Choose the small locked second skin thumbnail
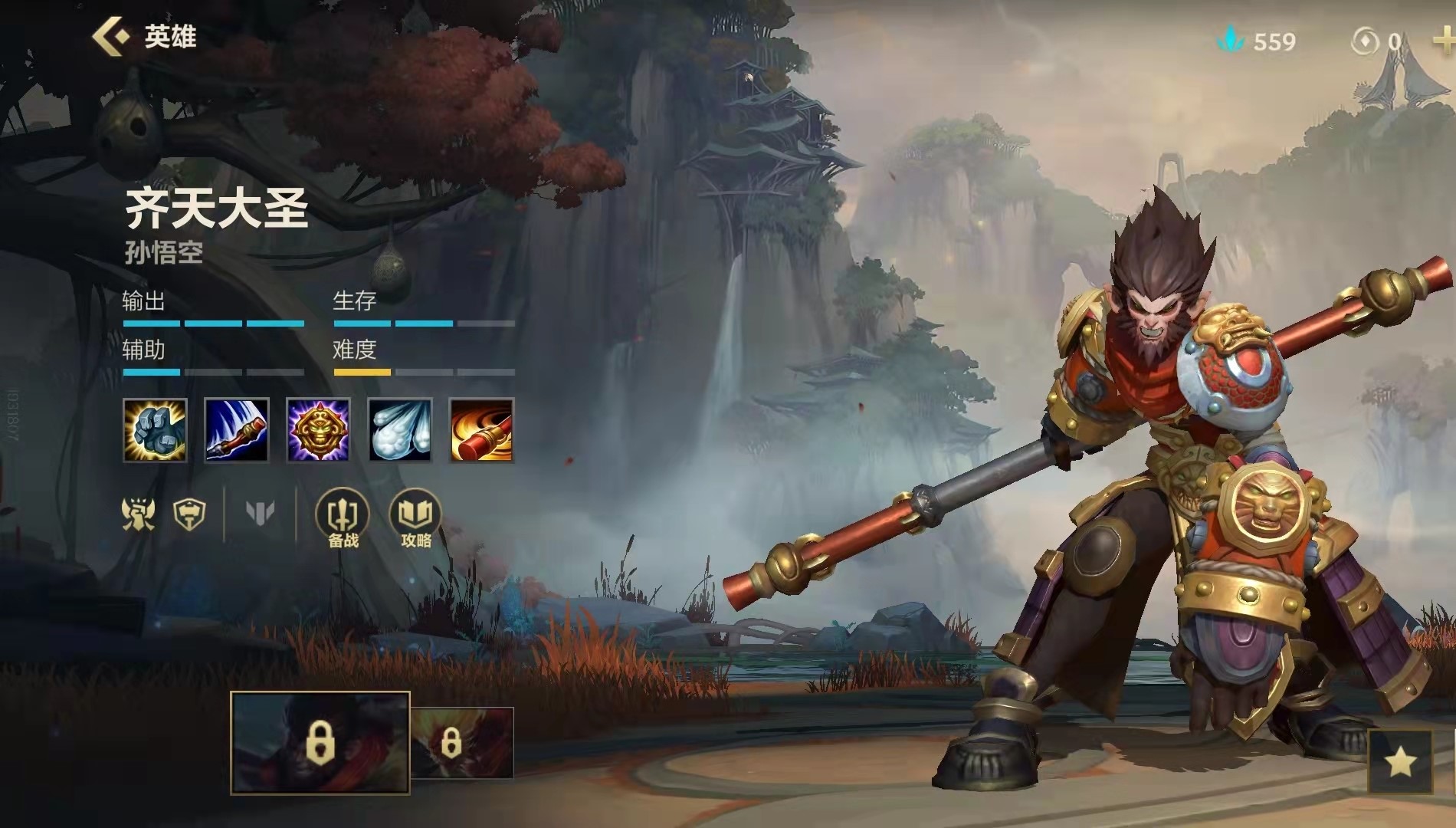The height and width of the screenshot is (828, 1456). pos(461,742)
